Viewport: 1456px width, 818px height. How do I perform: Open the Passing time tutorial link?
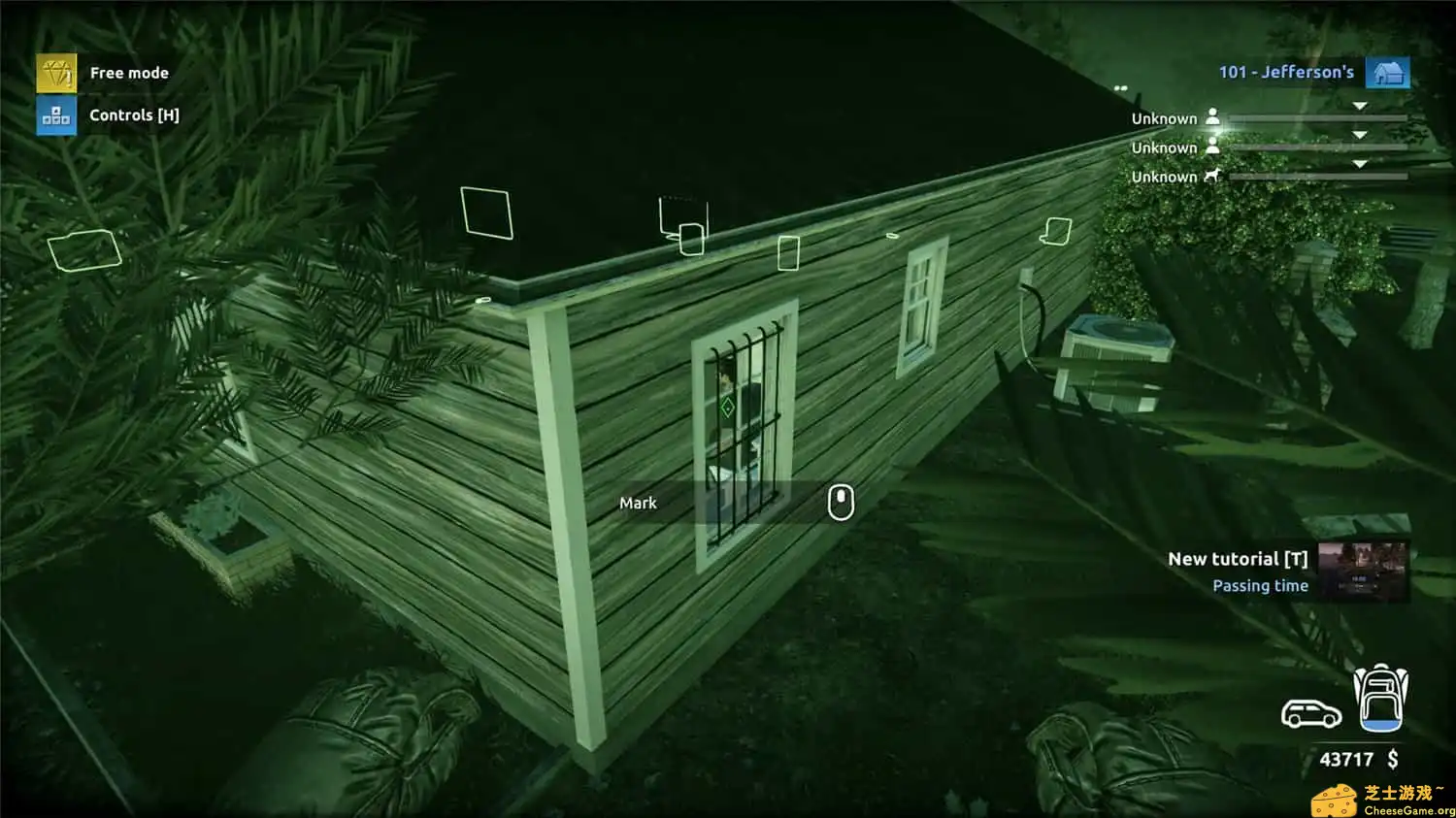click(x=1259, y=585)
